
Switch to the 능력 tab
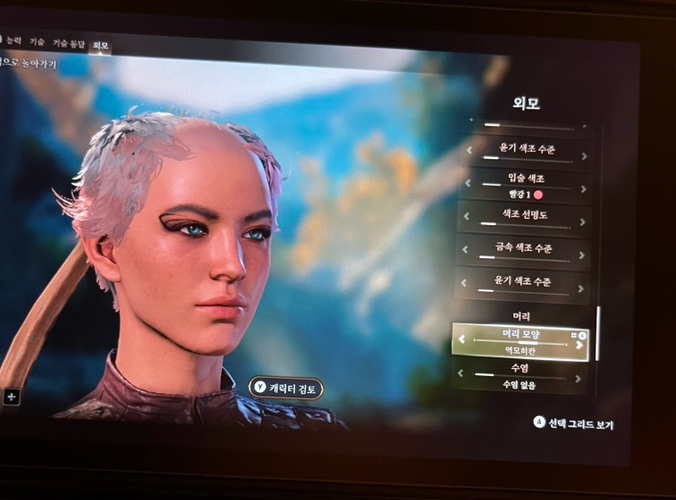coord(14,41)
